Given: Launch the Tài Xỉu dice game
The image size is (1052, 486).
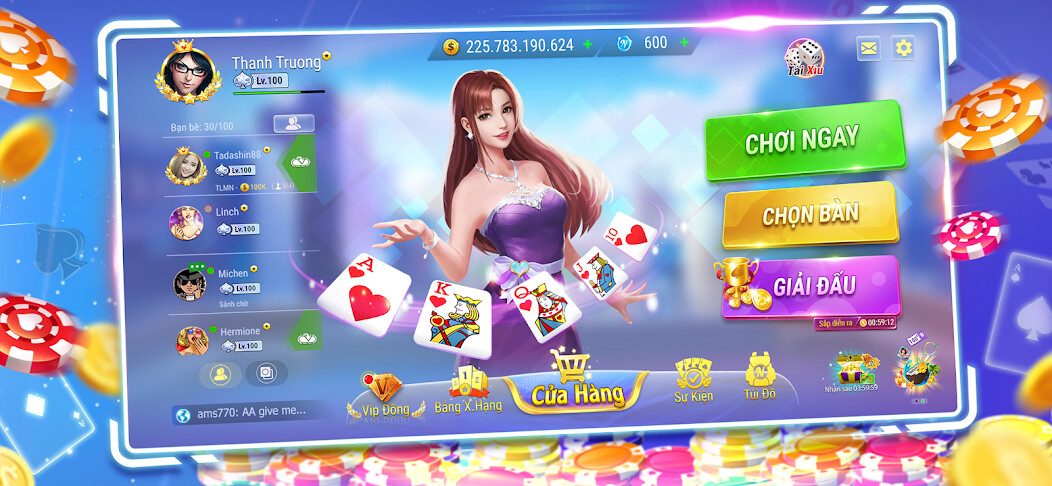Looking at the screenshot, I should 804,58.
